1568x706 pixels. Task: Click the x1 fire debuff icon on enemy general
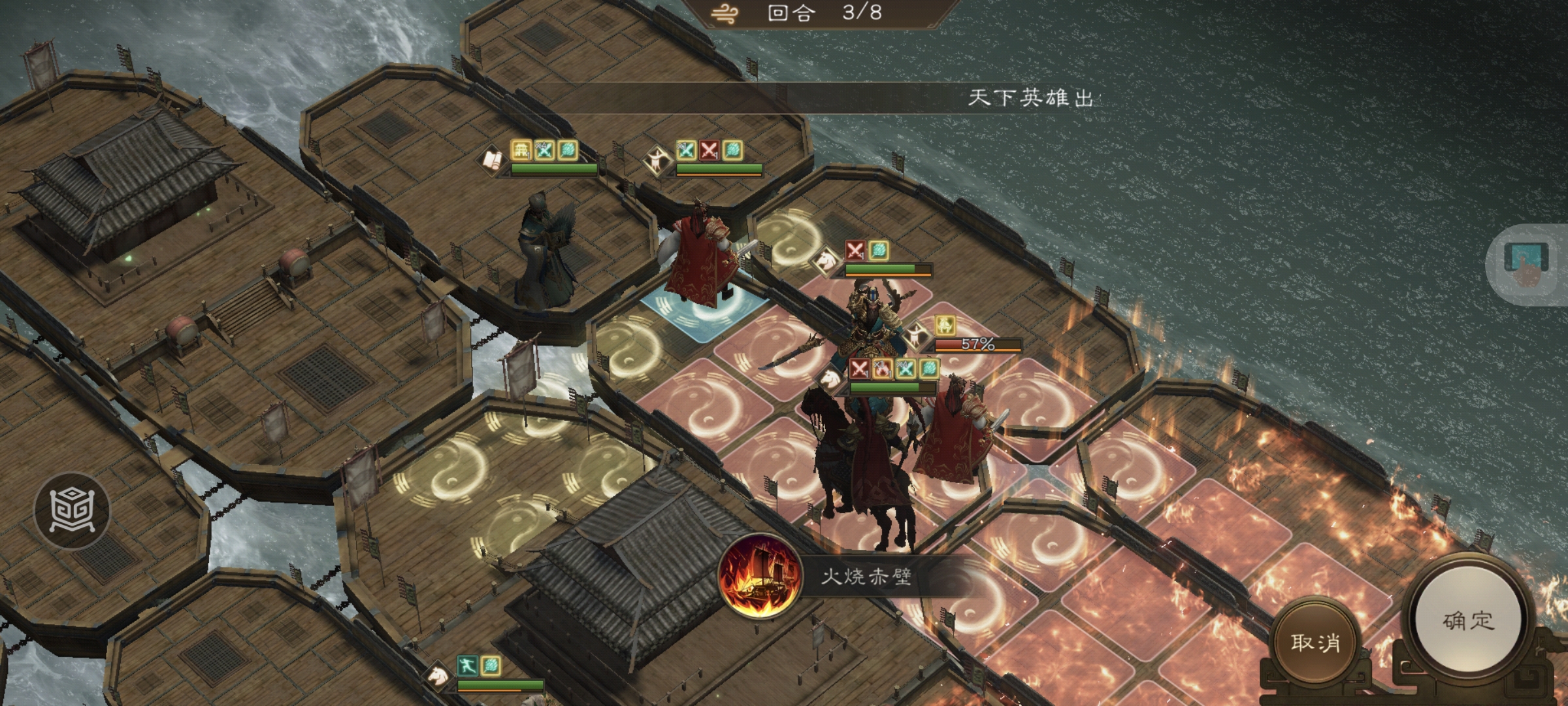[882, 369]
